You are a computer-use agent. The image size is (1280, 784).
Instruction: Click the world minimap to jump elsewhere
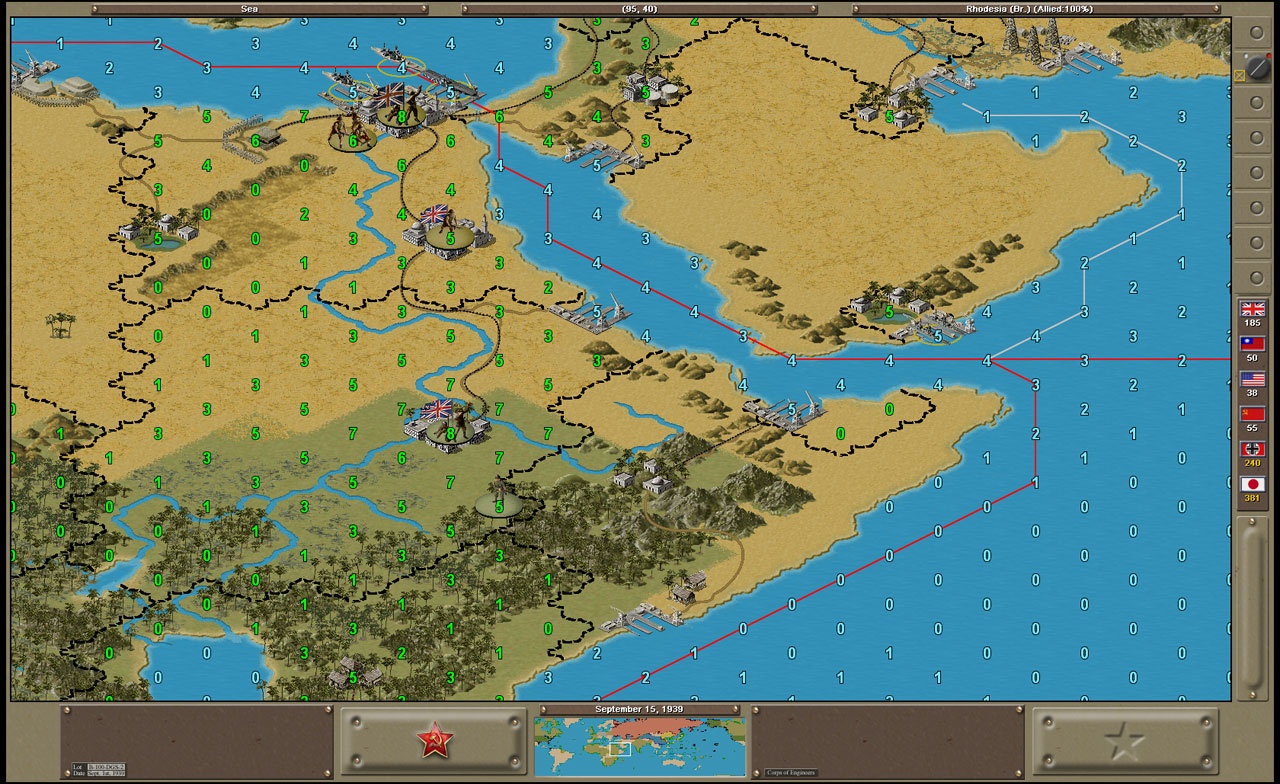tap(640, 745)
